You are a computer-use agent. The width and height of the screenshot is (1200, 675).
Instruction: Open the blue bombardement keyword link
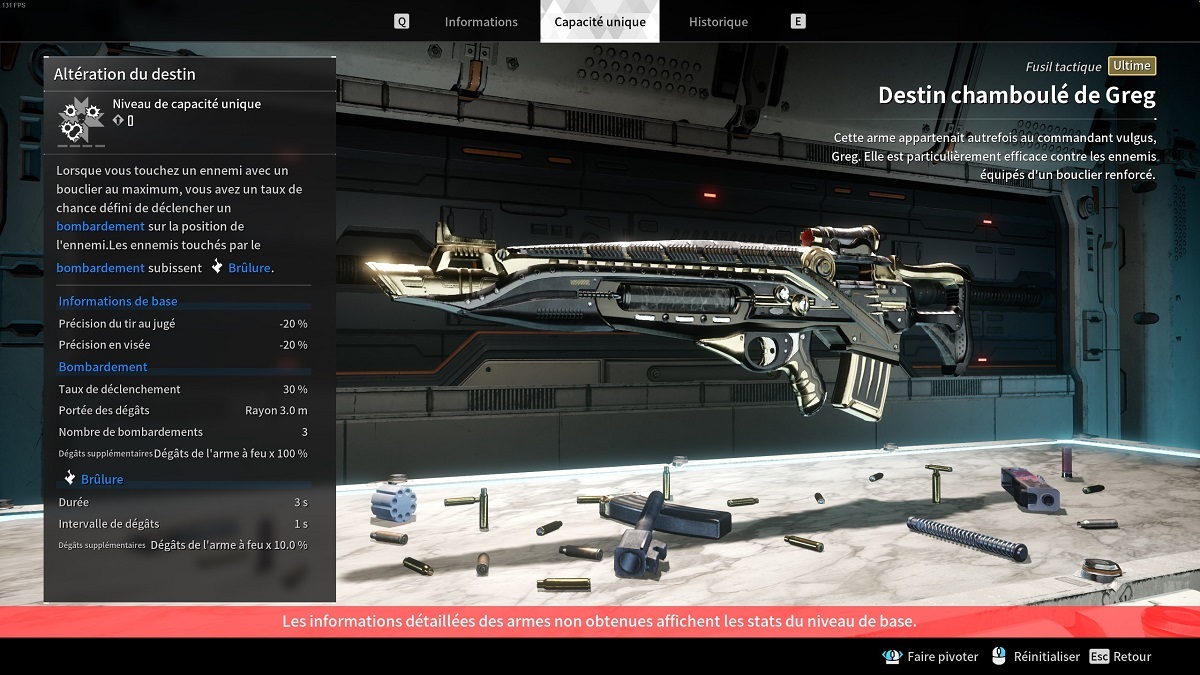[x=100, y=226]
